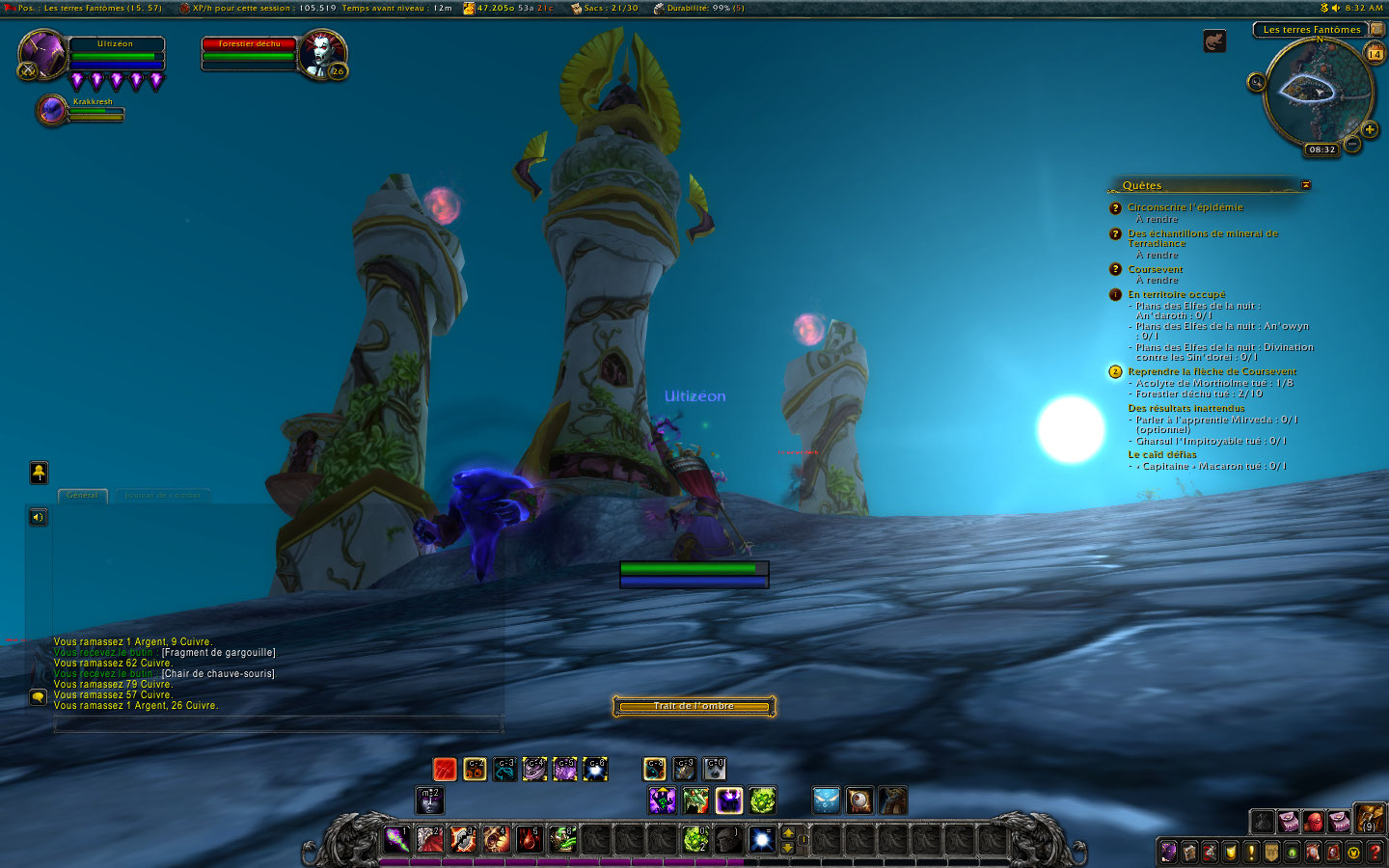
Task: Select quest Reprendre la flèche de Coursevent
Action: [x=1212, y=371]
